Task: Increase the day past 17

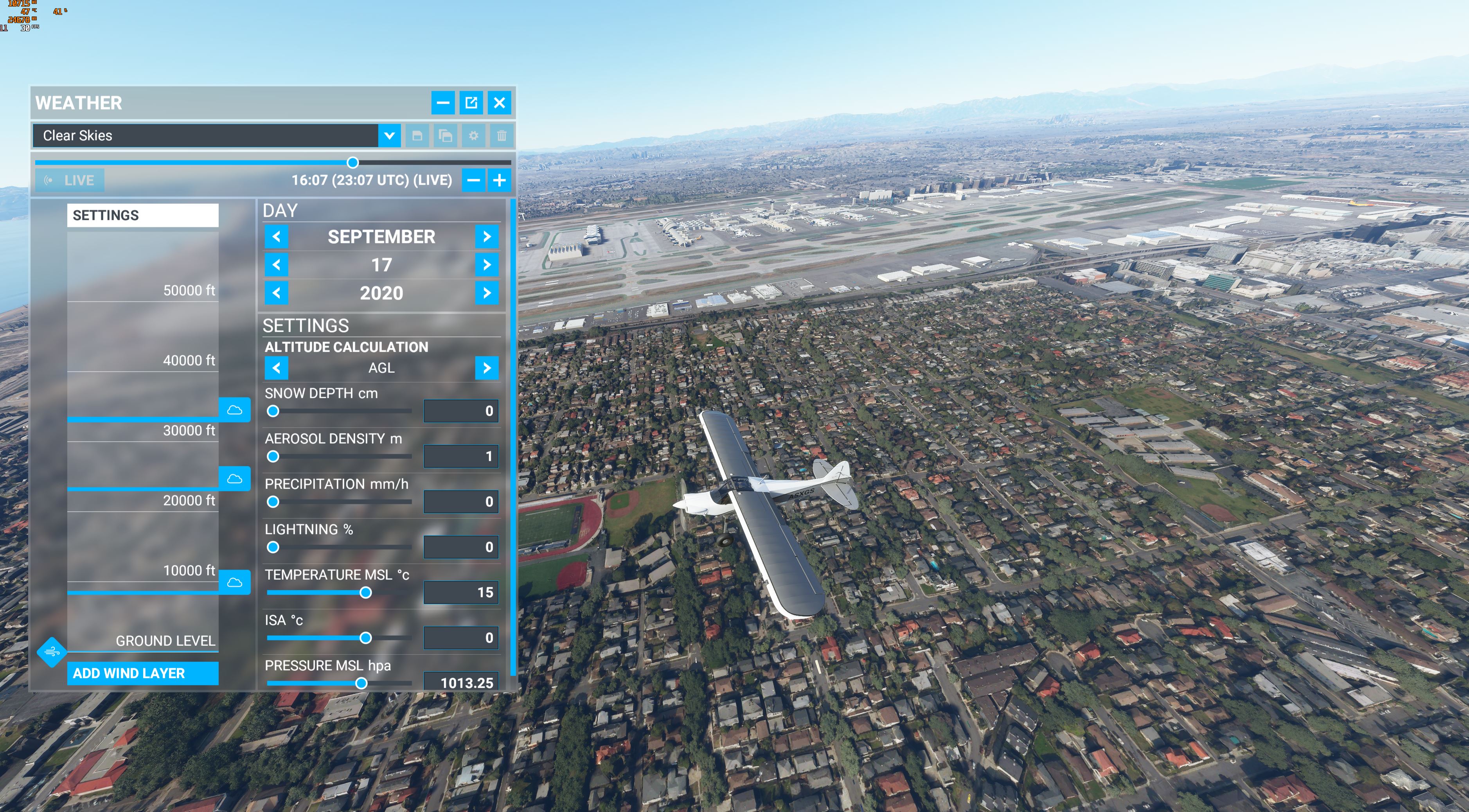Action: pos(486,264)
